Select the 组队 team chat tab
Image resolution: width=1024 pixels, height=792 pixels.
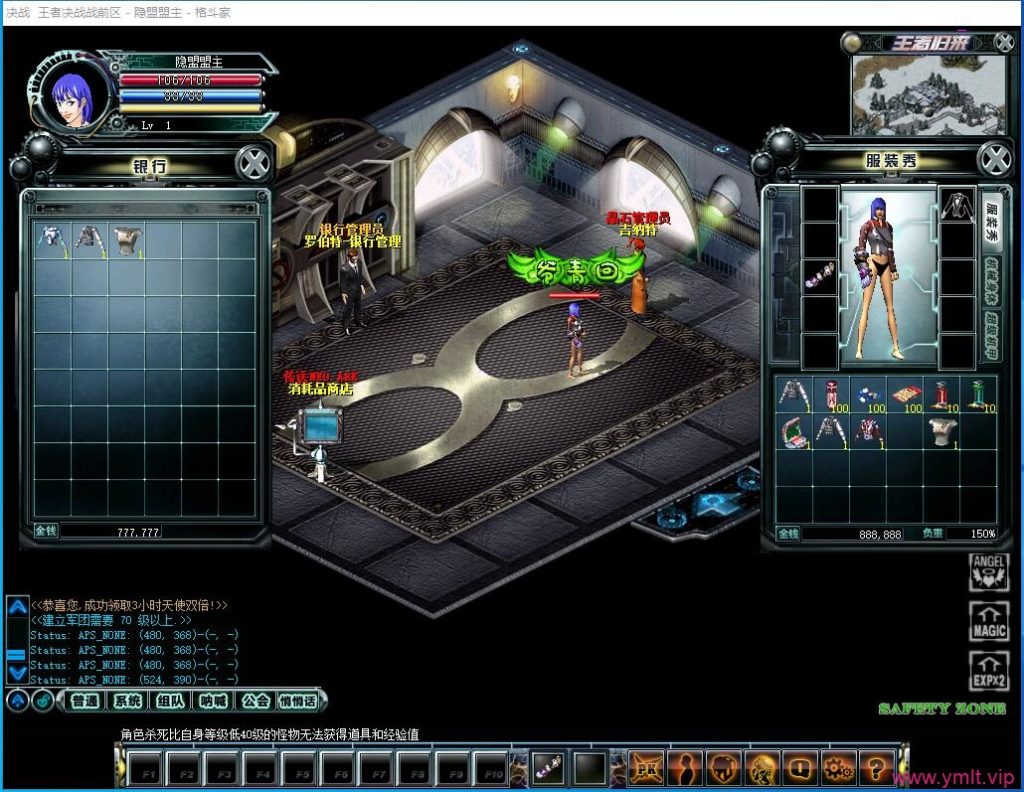[170, 701]
